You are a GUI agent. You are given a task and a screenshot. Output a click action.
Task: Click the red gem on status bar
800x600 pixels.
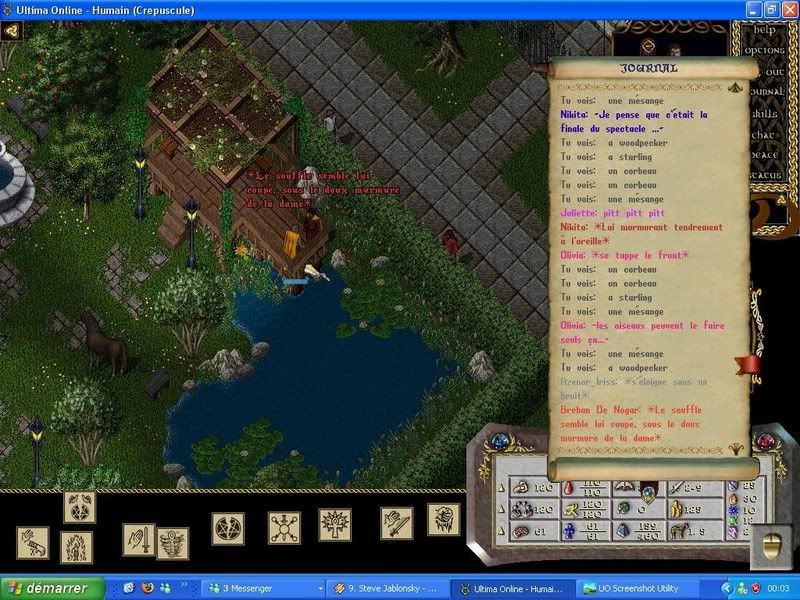click(x=767, y=442)
